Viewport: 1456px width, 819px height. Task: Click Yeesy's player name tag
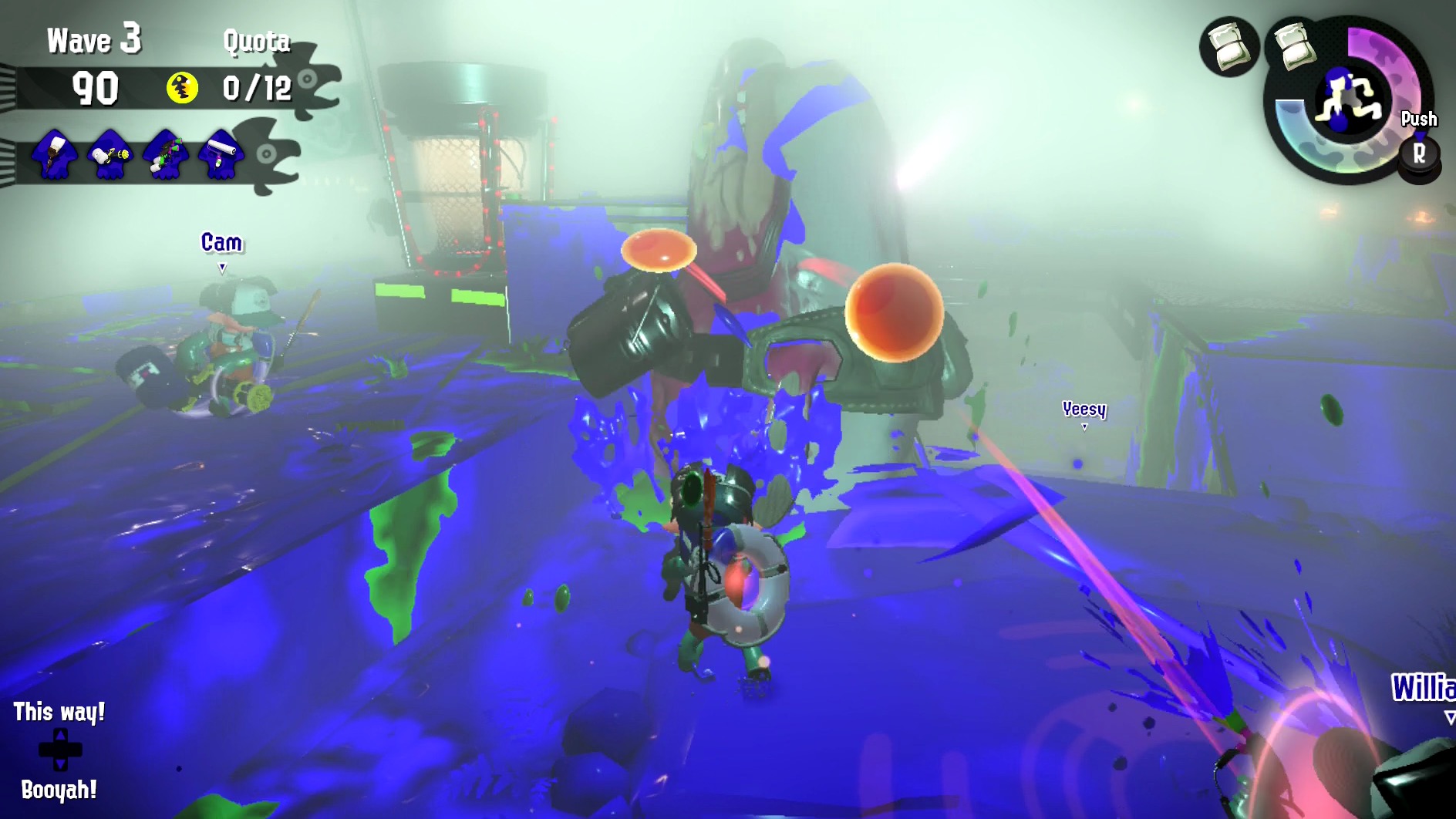[1084, 410]
